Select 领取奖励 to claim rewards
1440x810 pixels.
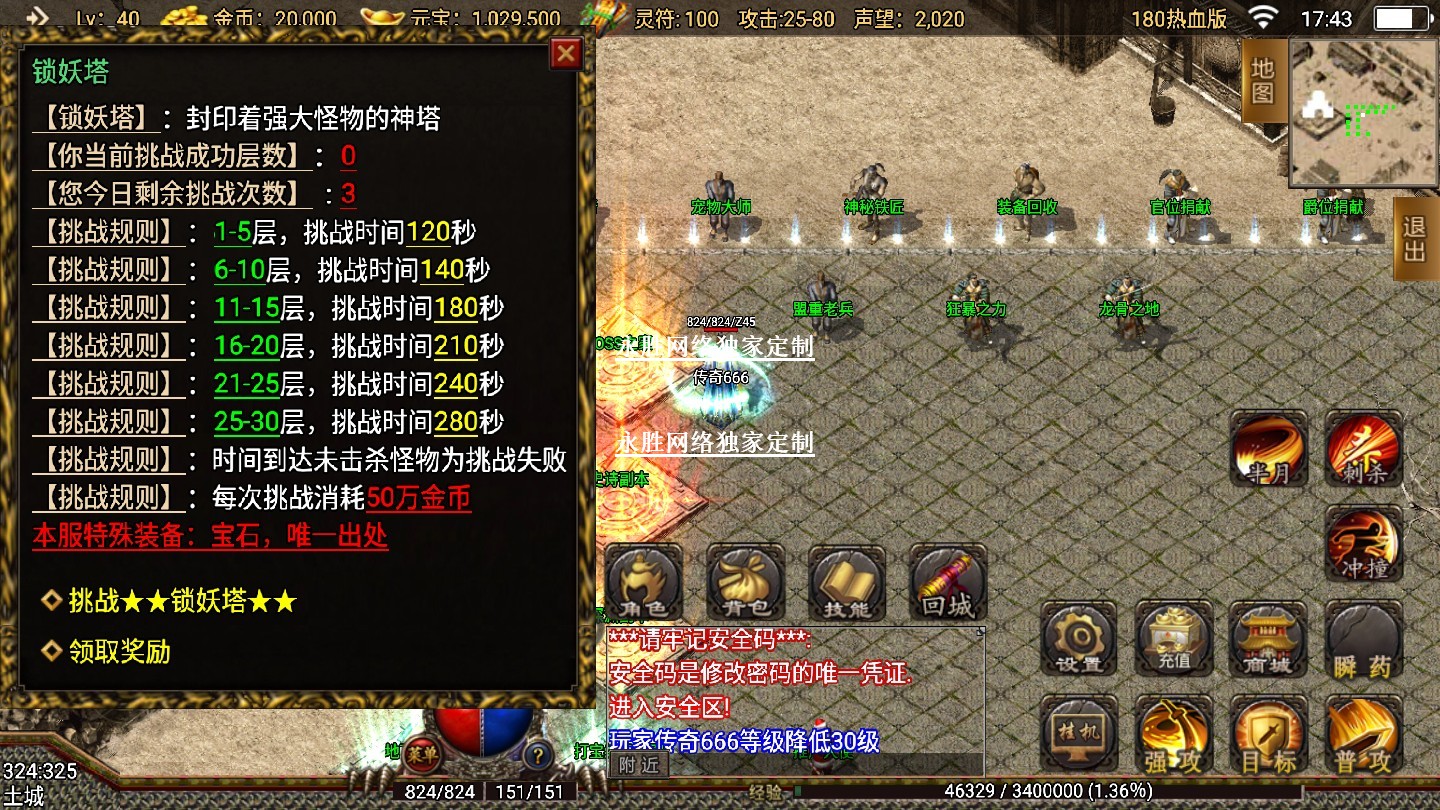tap(119, 652)
